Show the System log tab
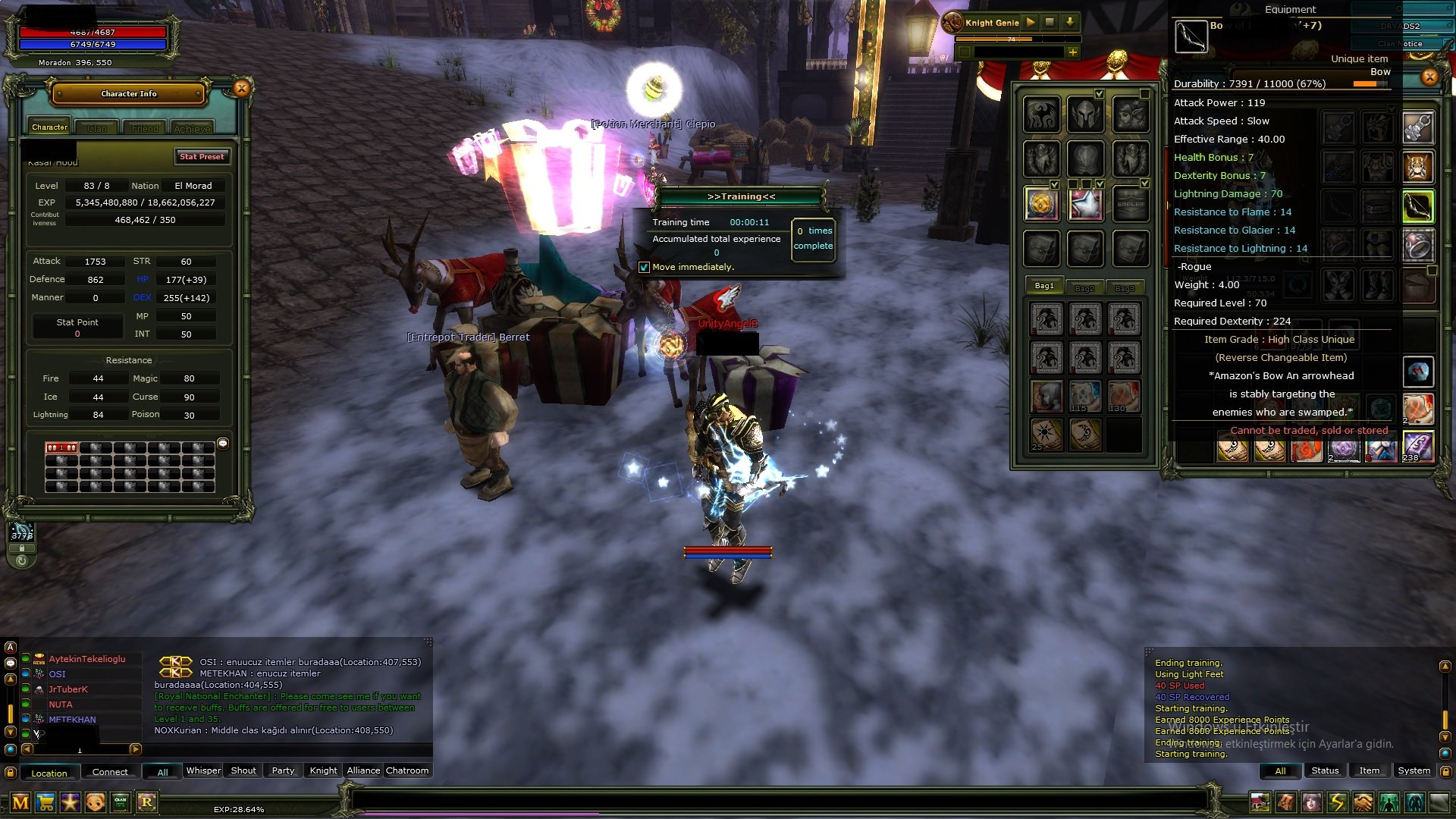The image size is (1456, 819). (x=1414, y=770)
